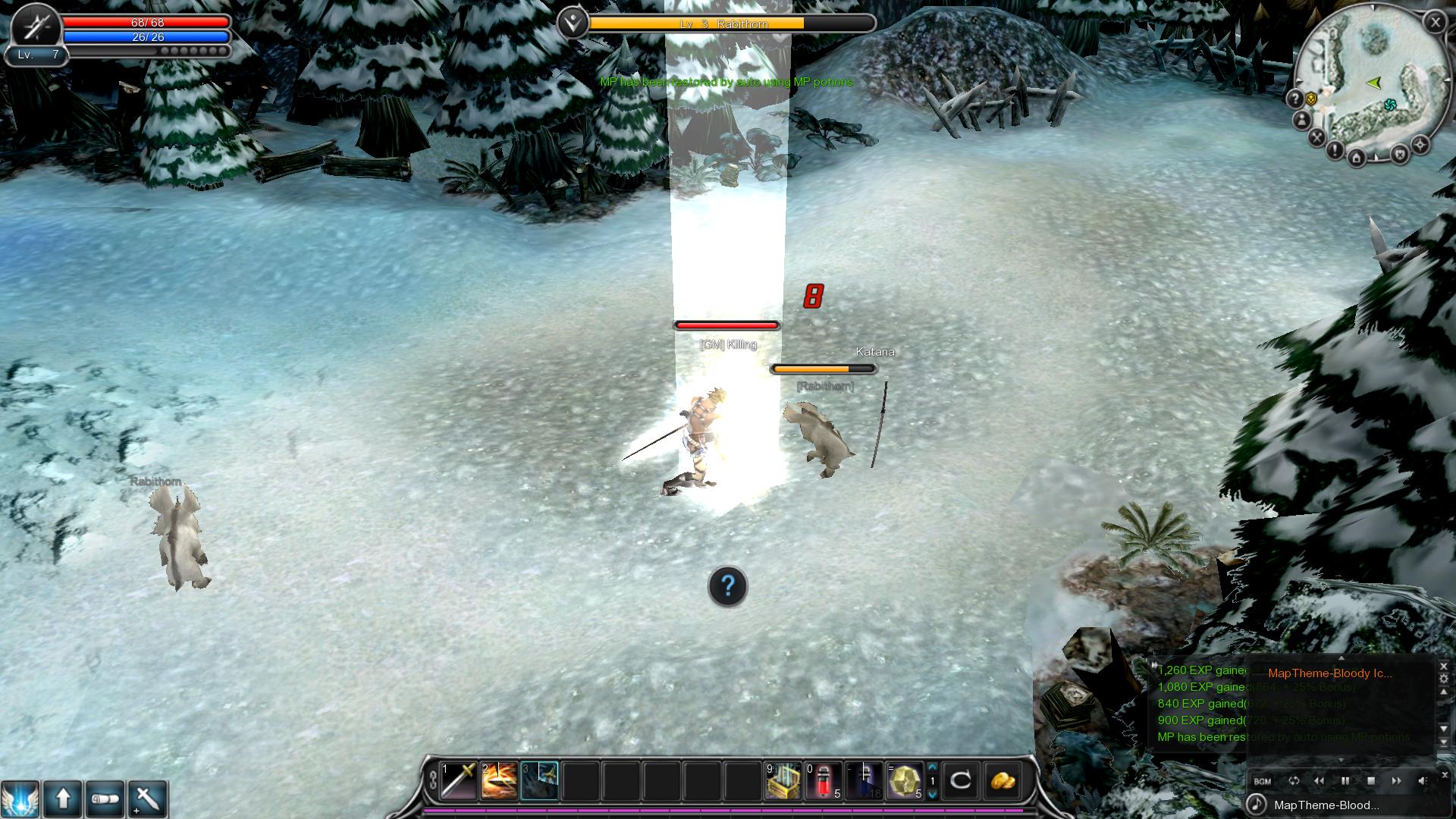Use the yellow gem item in hotbar

pyautogui.click(x=905, y=781)
